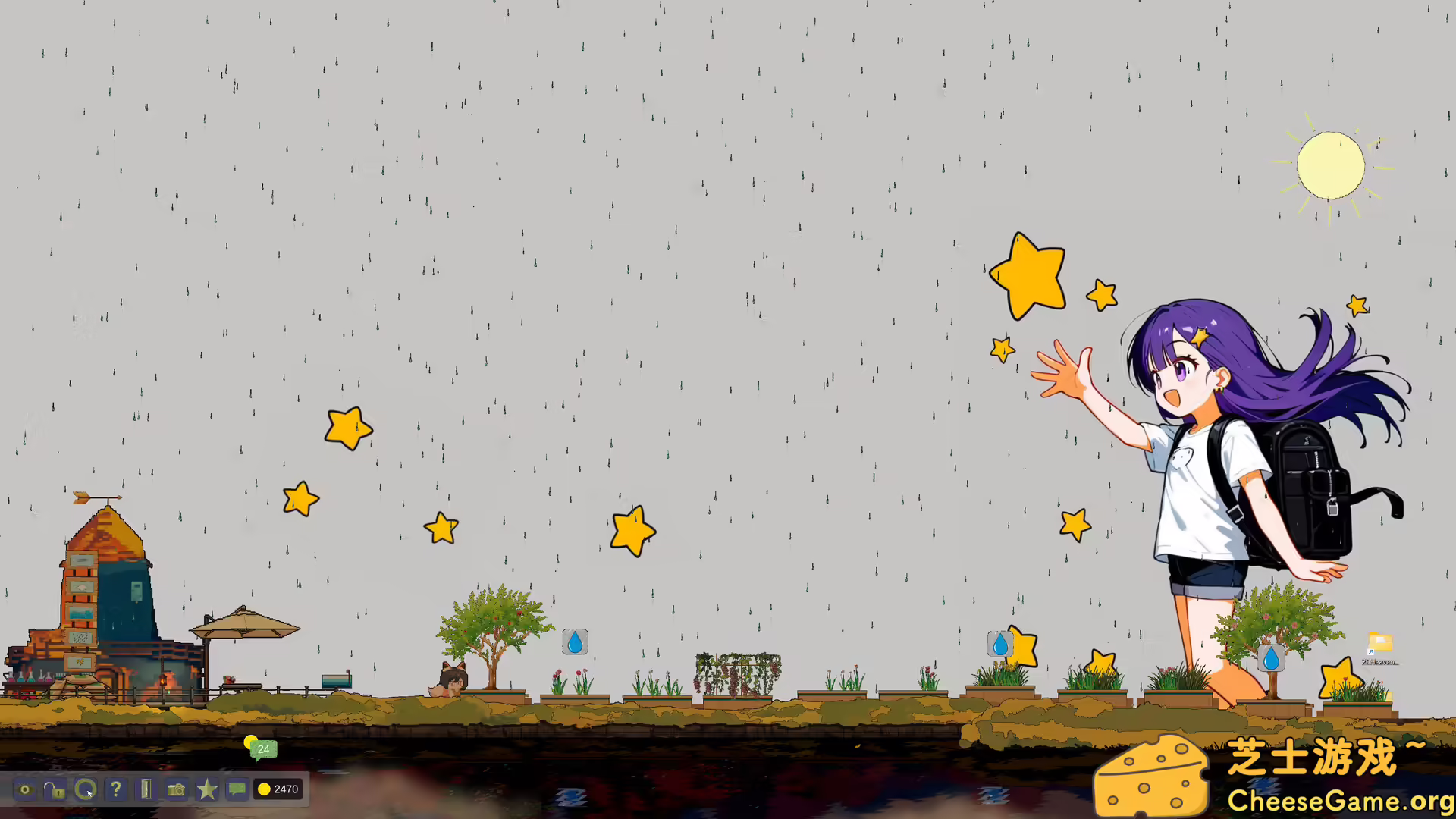Image resolution: width=1456 pixels, height=819 pixels.
Task: Select the star icon in the toolbar
Action: [x=206, y=789]
